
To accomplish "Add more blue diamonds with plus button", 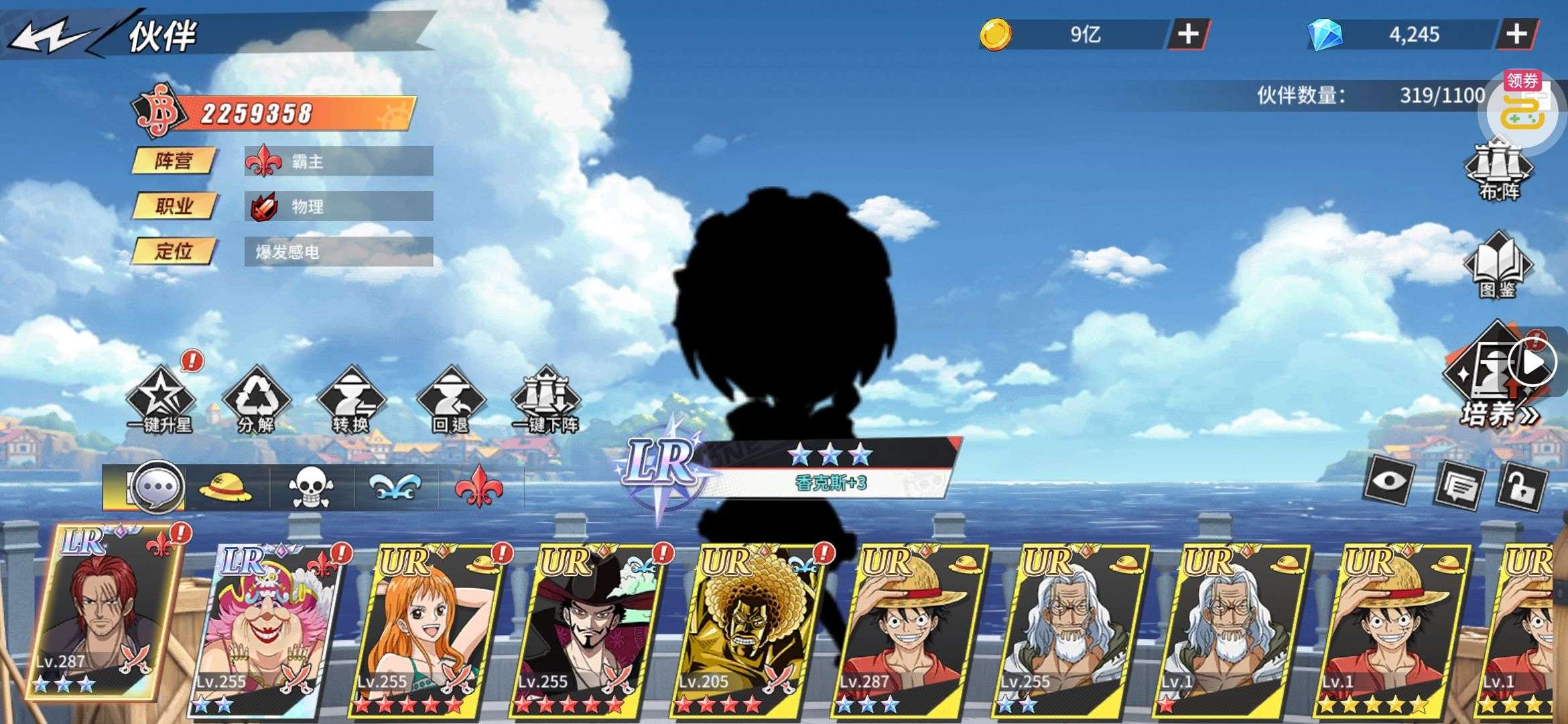I will click(x=1516, y=34).
